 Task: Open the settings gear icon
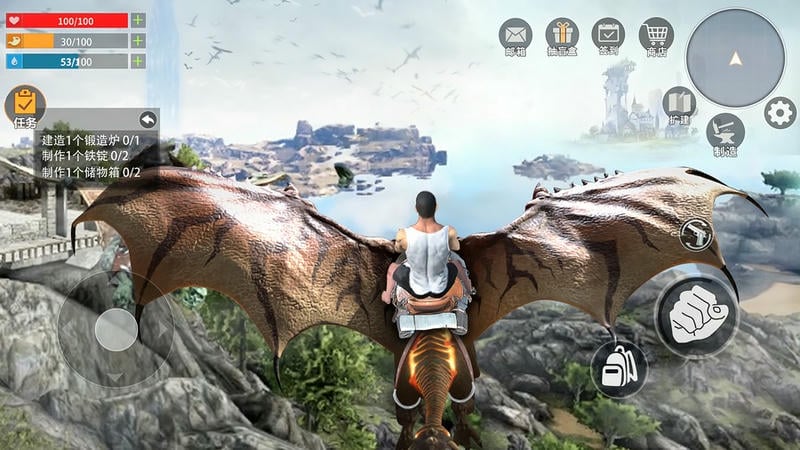(780, 112)
